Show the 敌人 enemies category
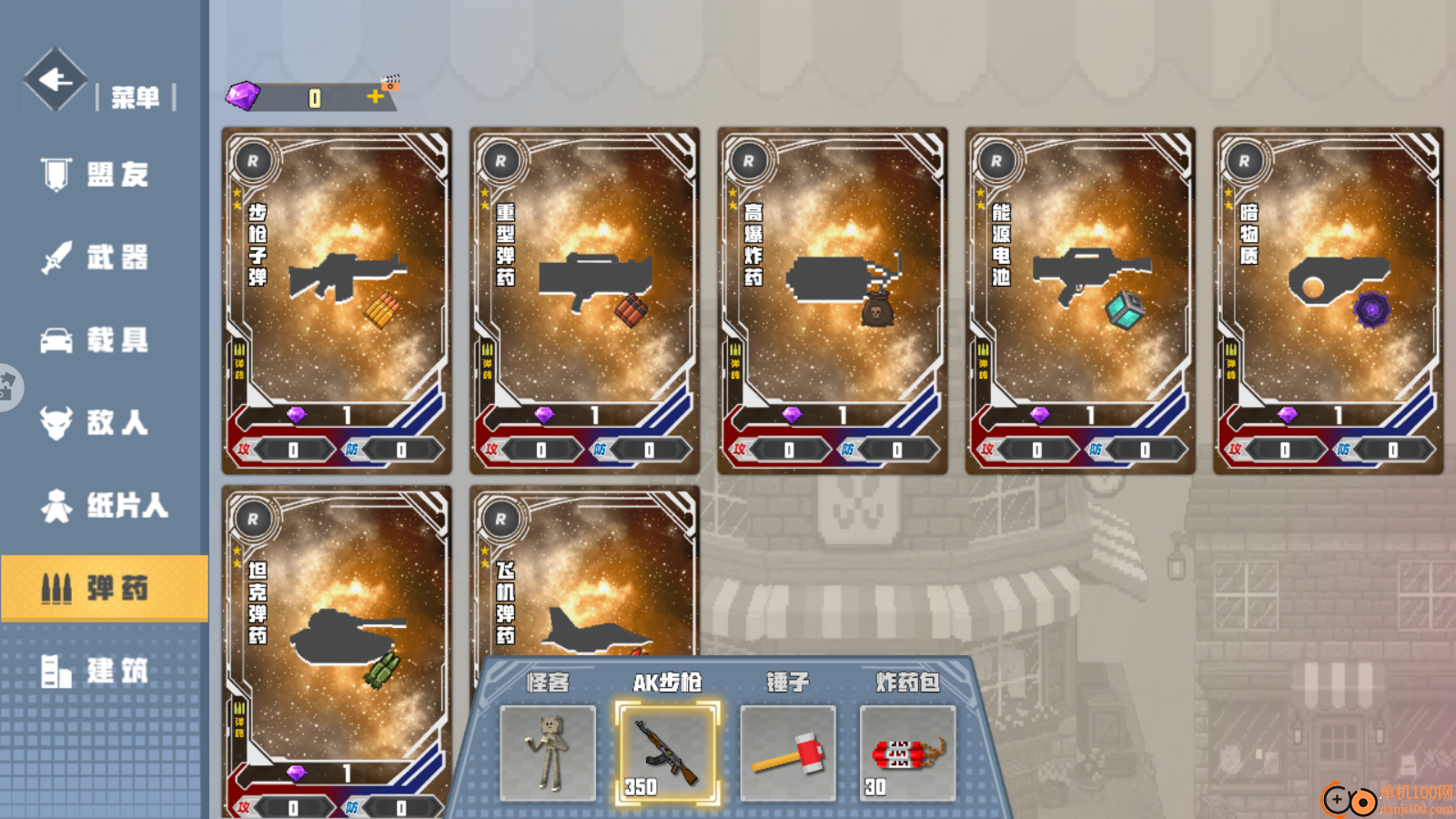1456x819 pixels. pyautogui.click(x=104, y=422)
